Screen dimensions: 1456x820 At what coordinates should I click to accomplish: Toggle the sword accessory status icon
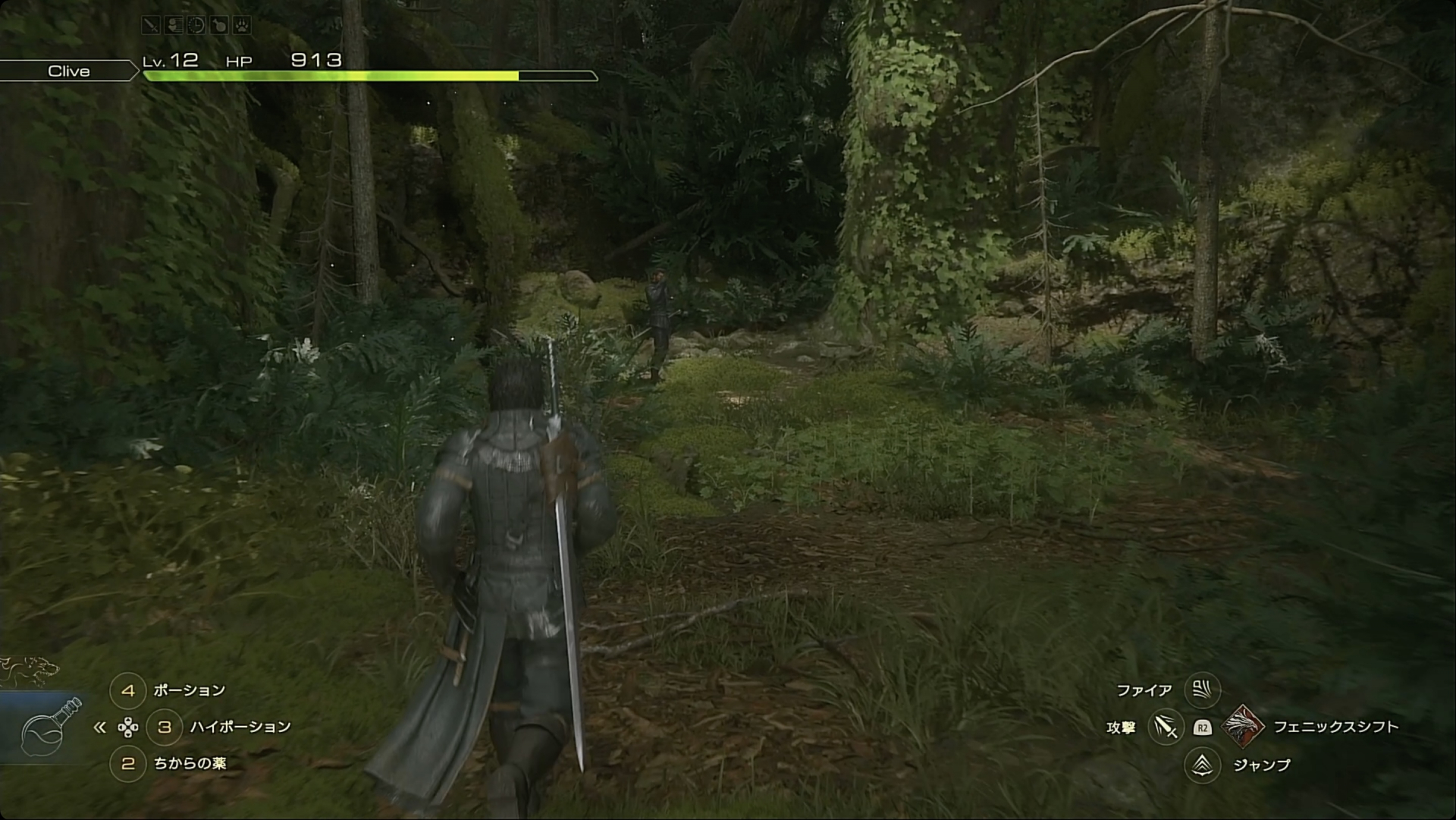(151, 25)
